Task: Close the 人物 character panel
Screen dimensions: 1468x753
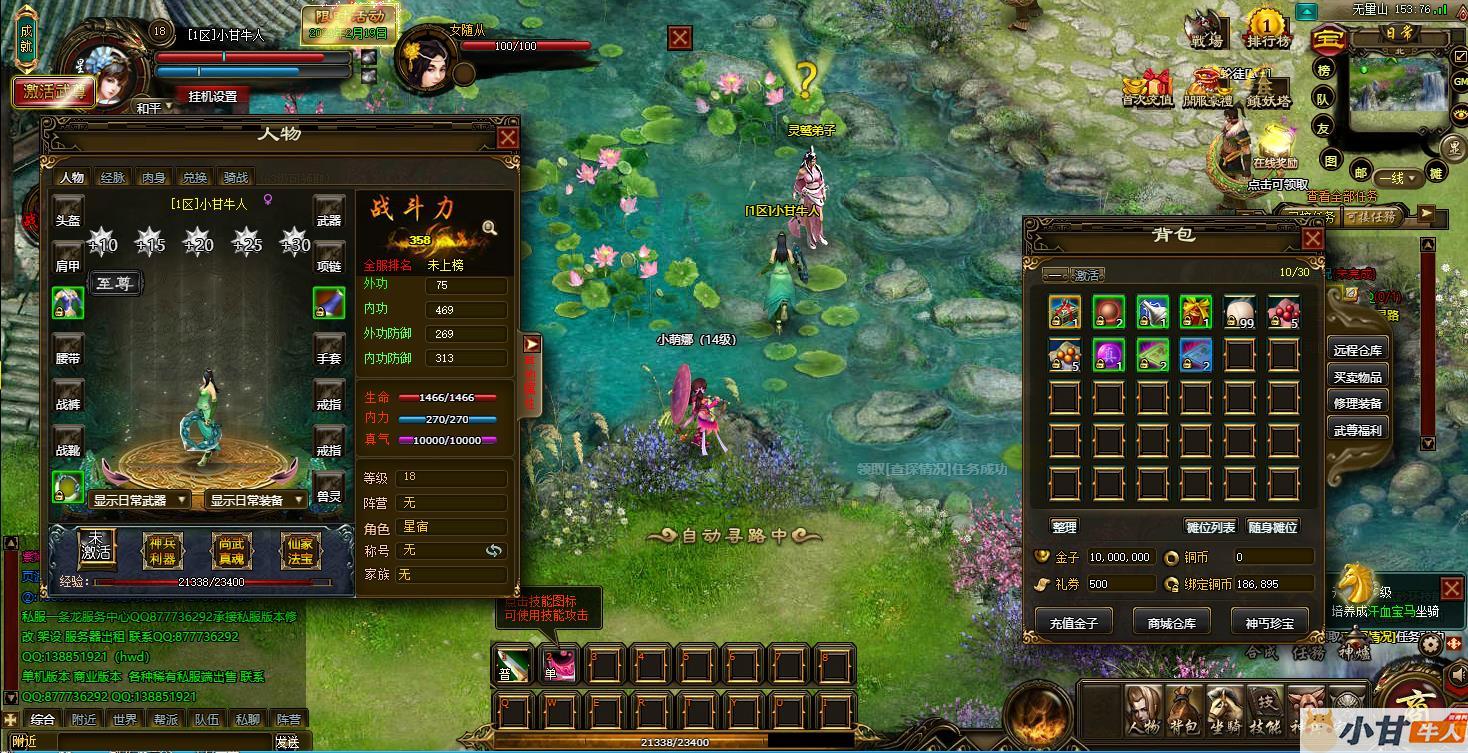Action: point(507,137)
